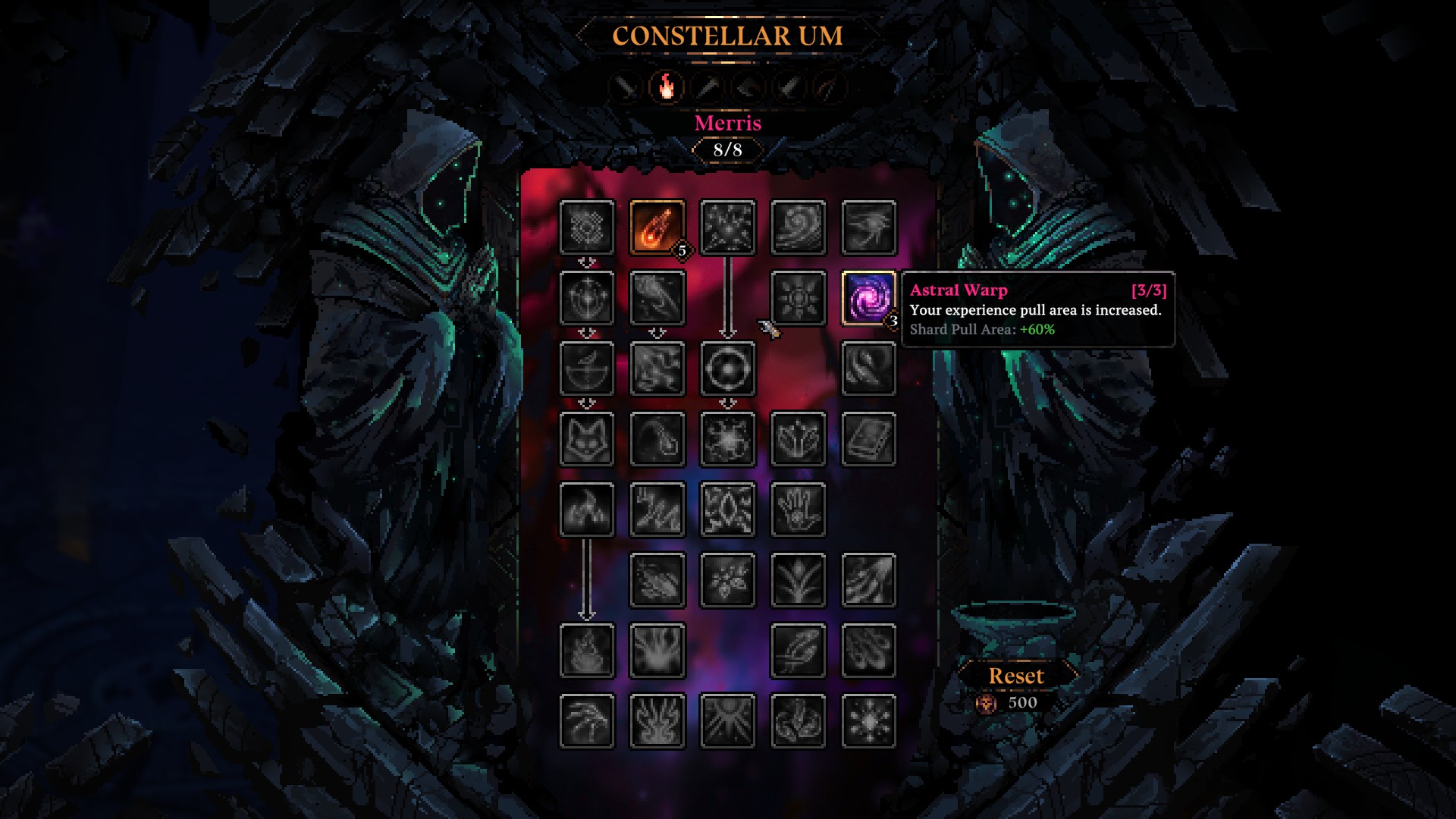Image resolution: width=1456 pixels, height=819 pixels.
Task: Choose the axe character tab
Action: pyautogui.click(x=748, y=87)
